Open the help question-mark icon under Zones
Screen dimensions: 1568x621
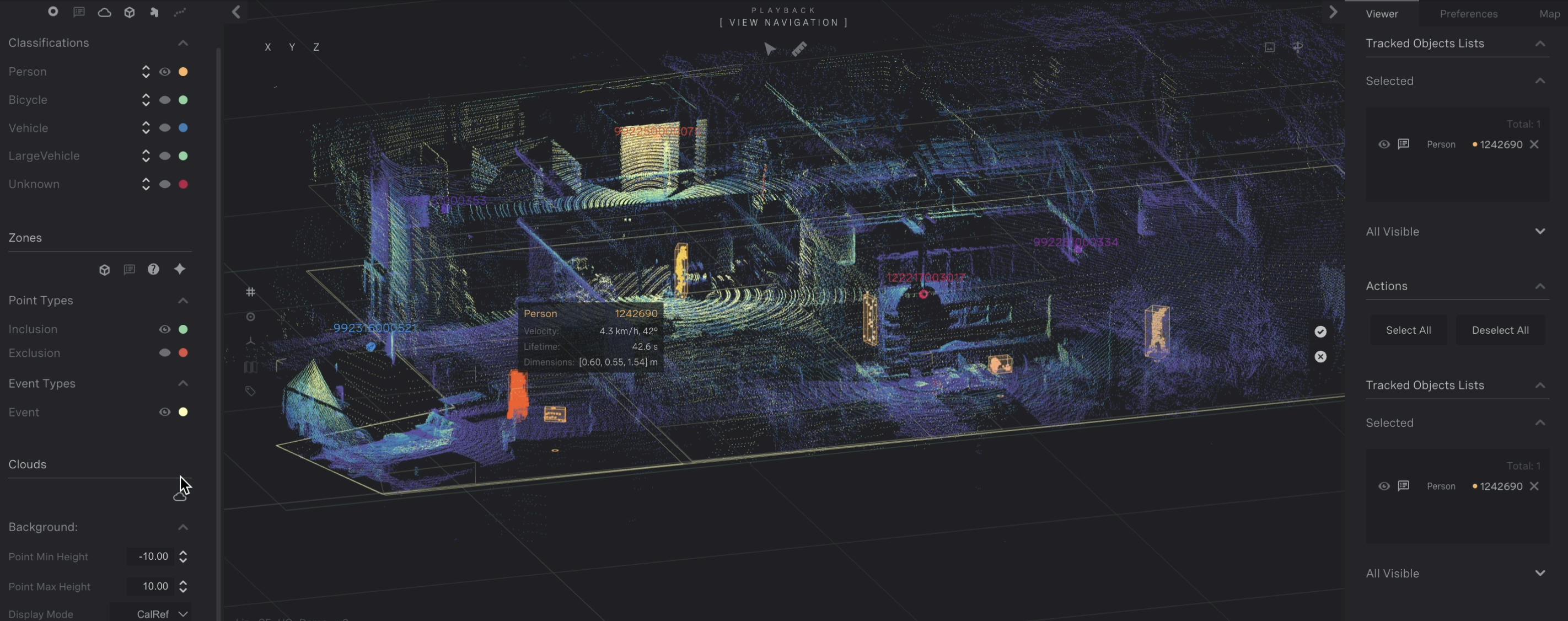153,269
